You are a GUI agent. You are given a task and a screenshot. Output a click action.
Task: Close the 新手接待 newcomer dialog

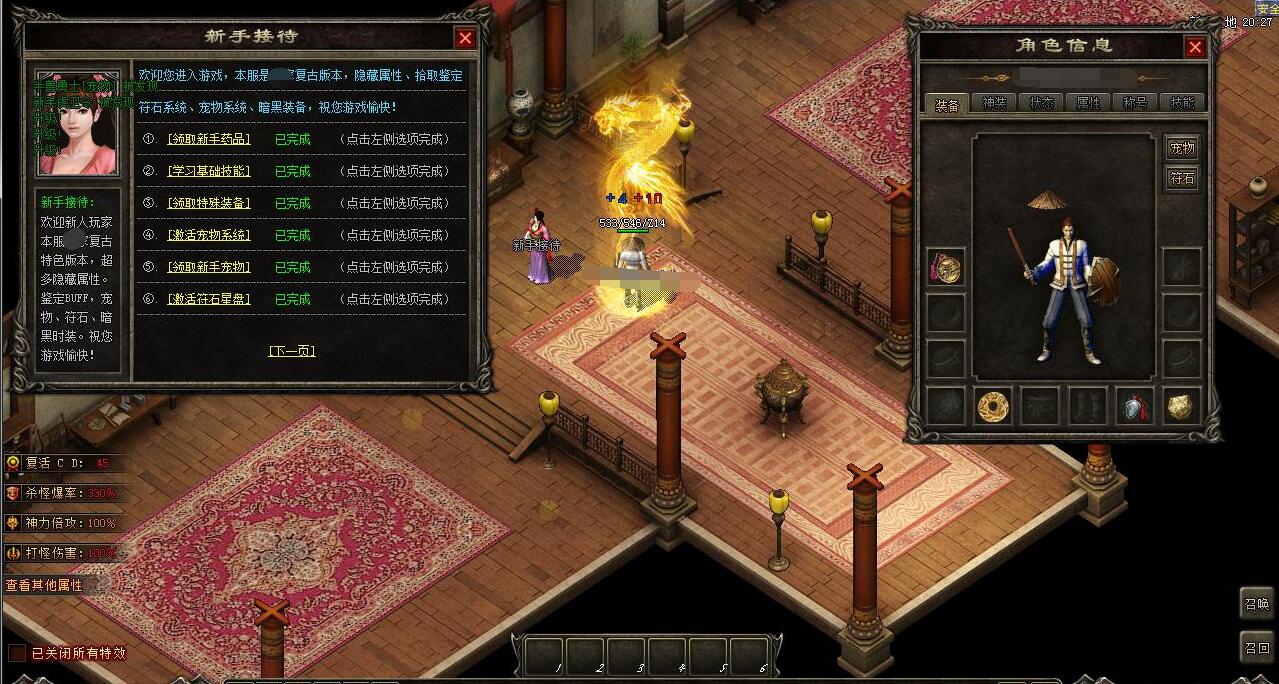(x=465, y=38)
